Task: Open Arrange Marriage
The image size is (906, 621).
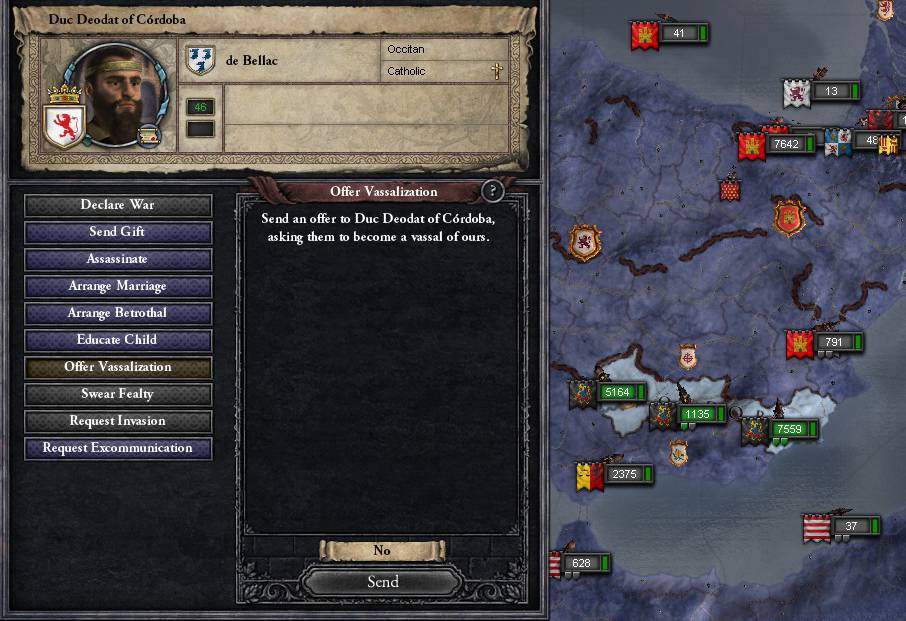Action: coord(118,286)
